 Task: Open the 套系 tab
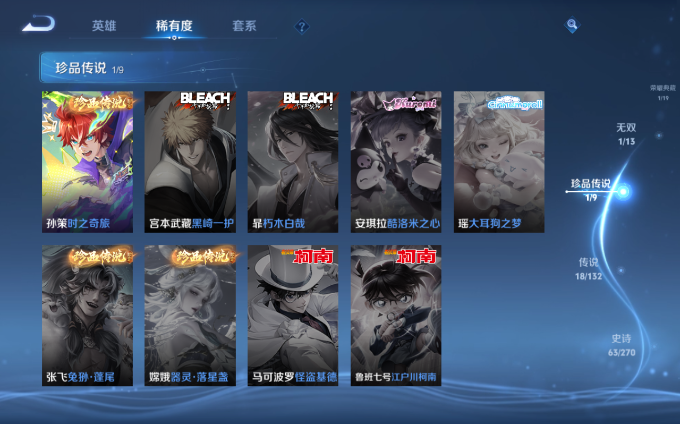[x=243, y=26]
